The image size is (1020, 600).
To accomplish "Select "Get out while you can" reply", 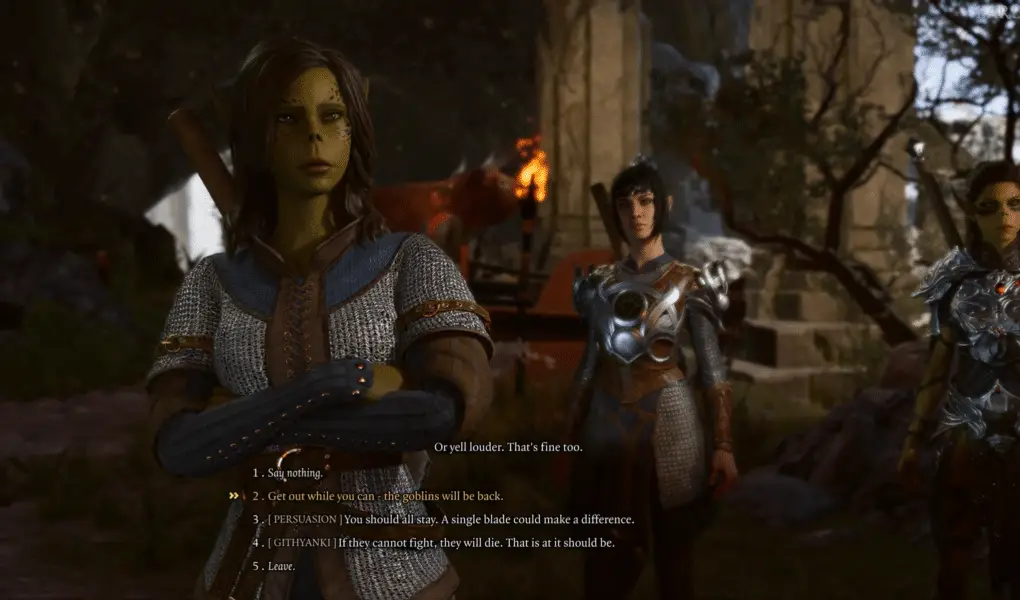I will pos(385,496).
